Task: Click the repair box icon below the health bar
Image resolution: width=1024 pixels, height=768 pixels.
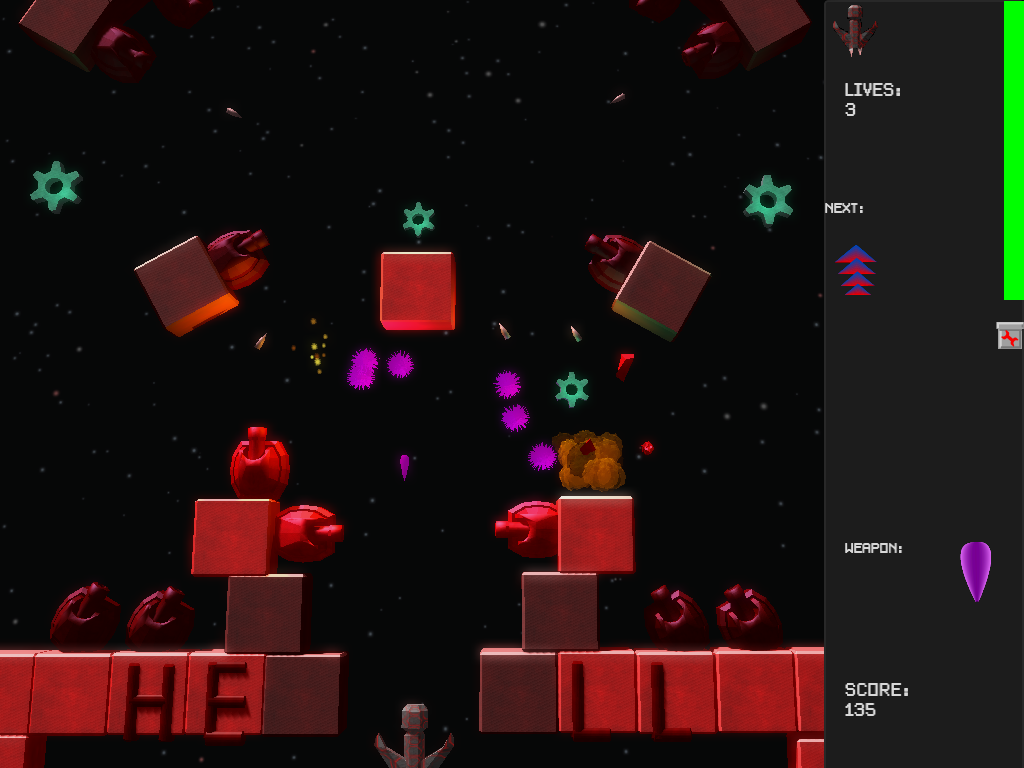Action: point(1010,336)
